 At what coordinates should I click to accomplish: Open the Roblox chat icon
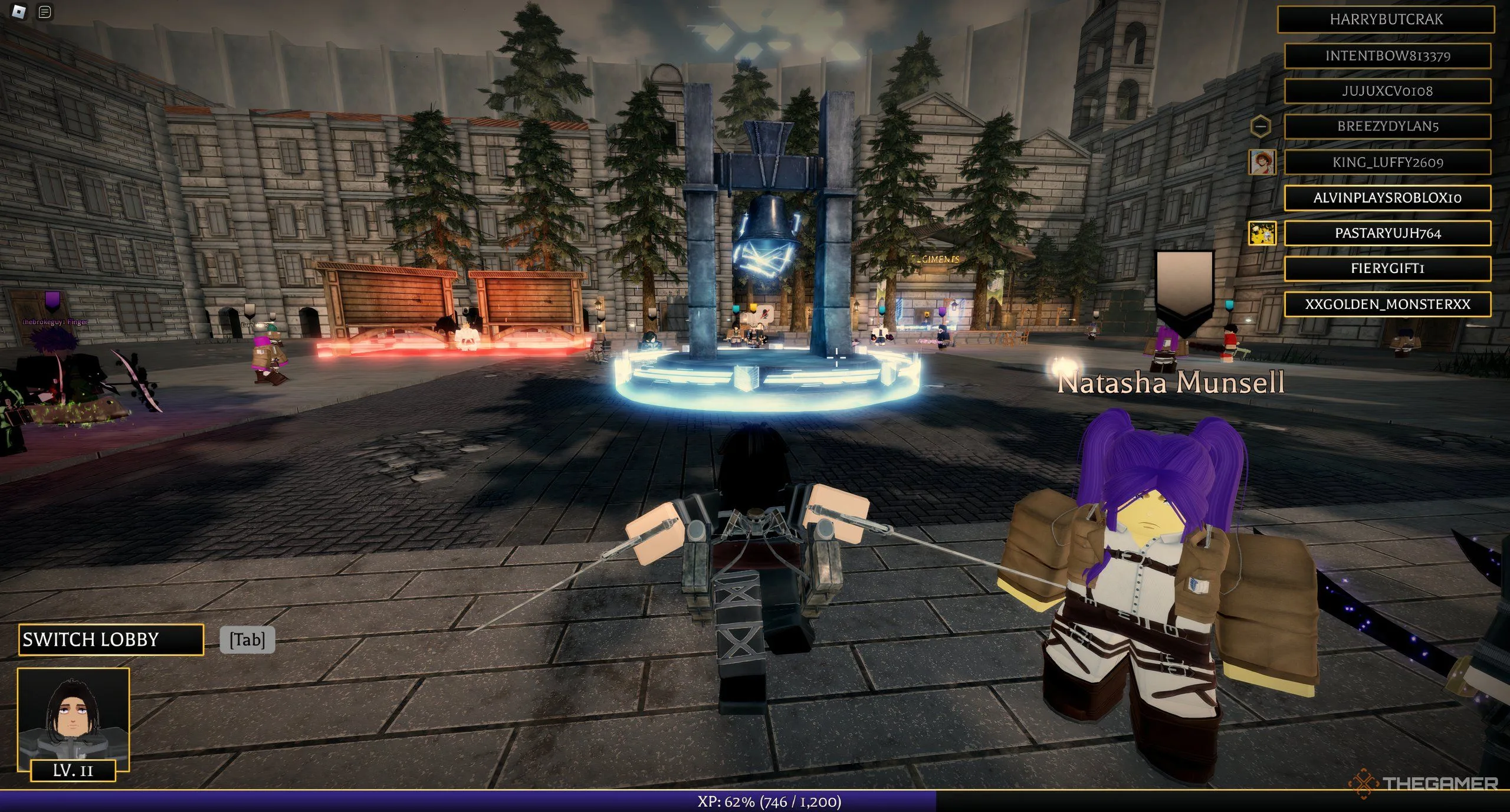coord(45,12)
